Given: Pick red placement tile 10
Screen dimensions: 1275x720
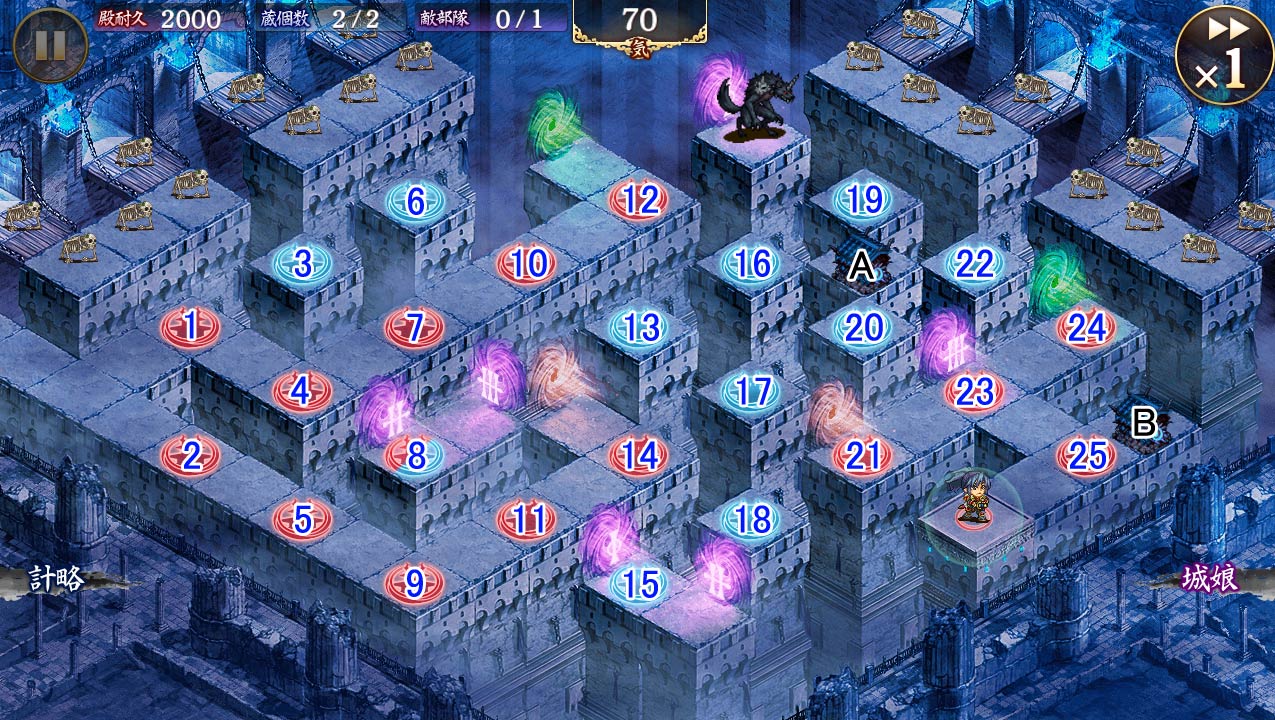Looking at the screenshot, I should (527, 264).
